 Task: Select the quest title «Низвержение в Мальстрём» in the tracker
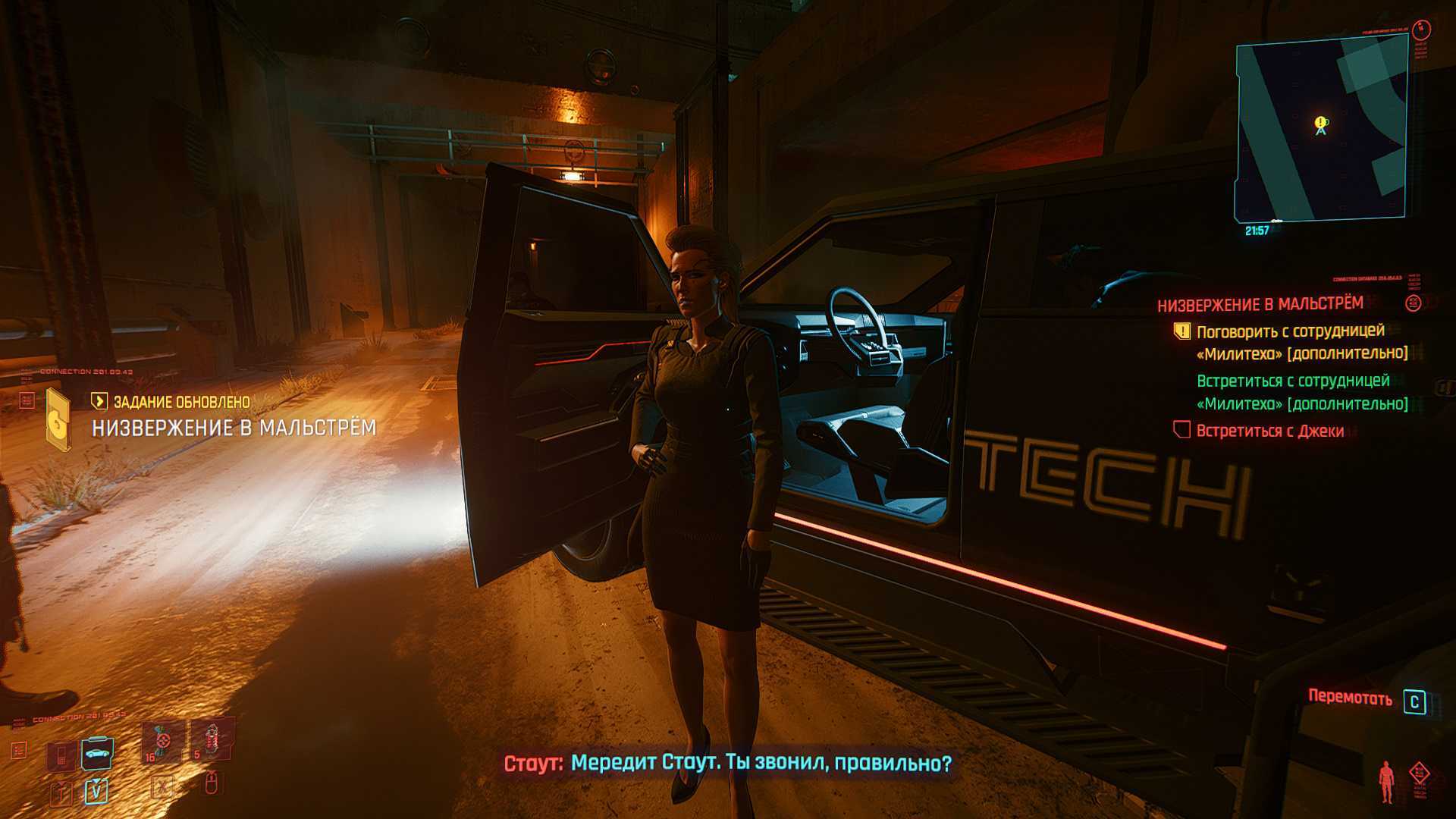(x=1260, y=304)
